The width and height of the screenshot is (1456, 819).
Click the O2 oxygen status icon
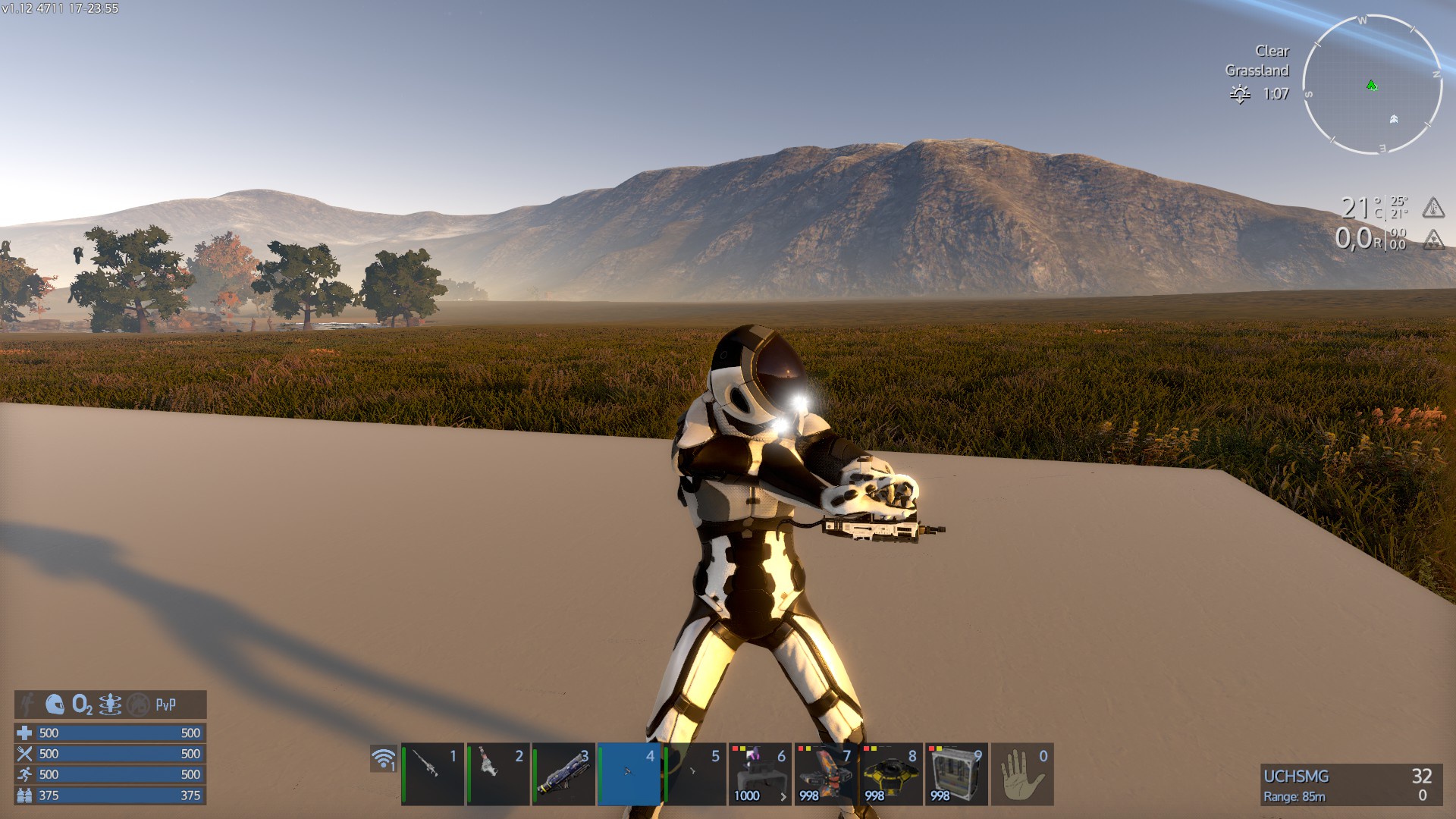click(82, 704)
